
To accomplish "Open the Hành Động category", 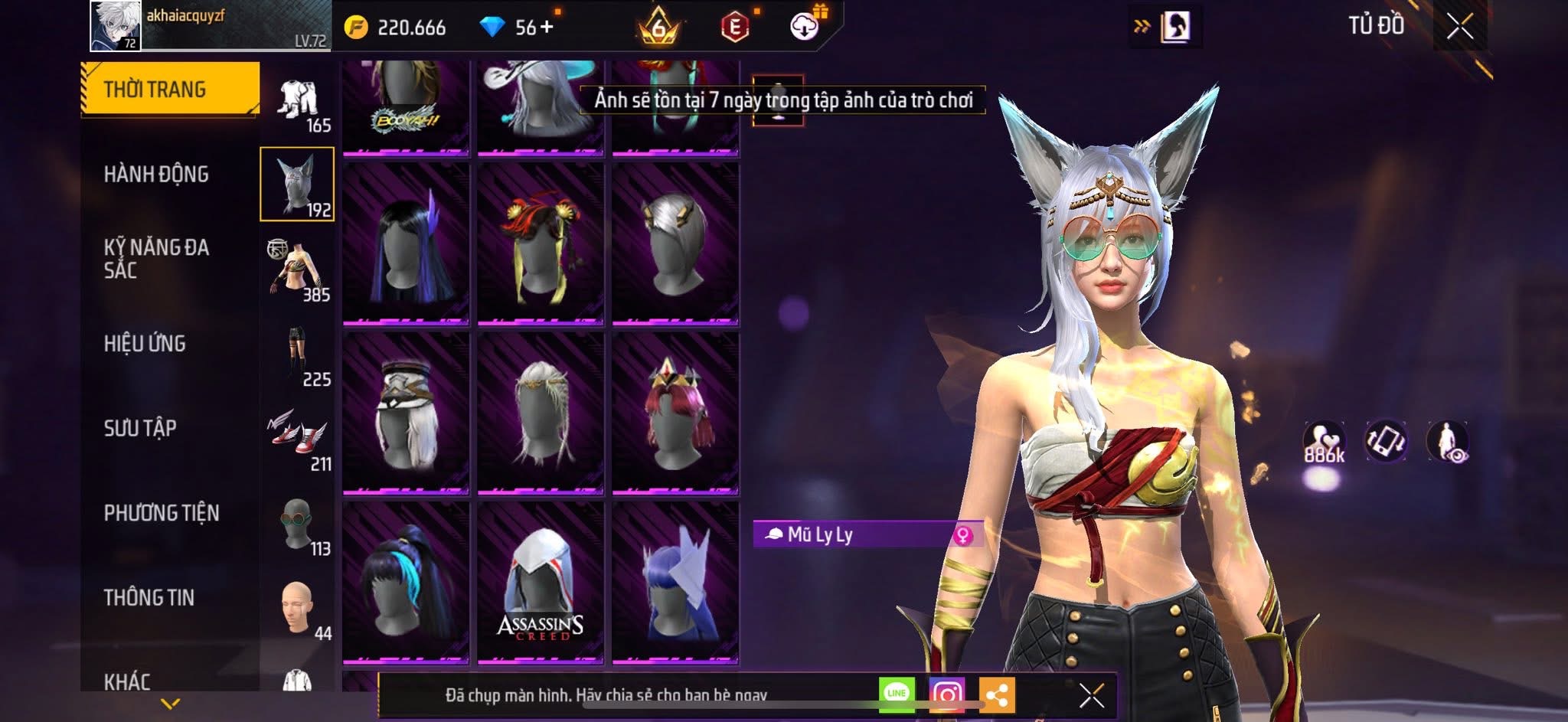I will click(156, 175).
